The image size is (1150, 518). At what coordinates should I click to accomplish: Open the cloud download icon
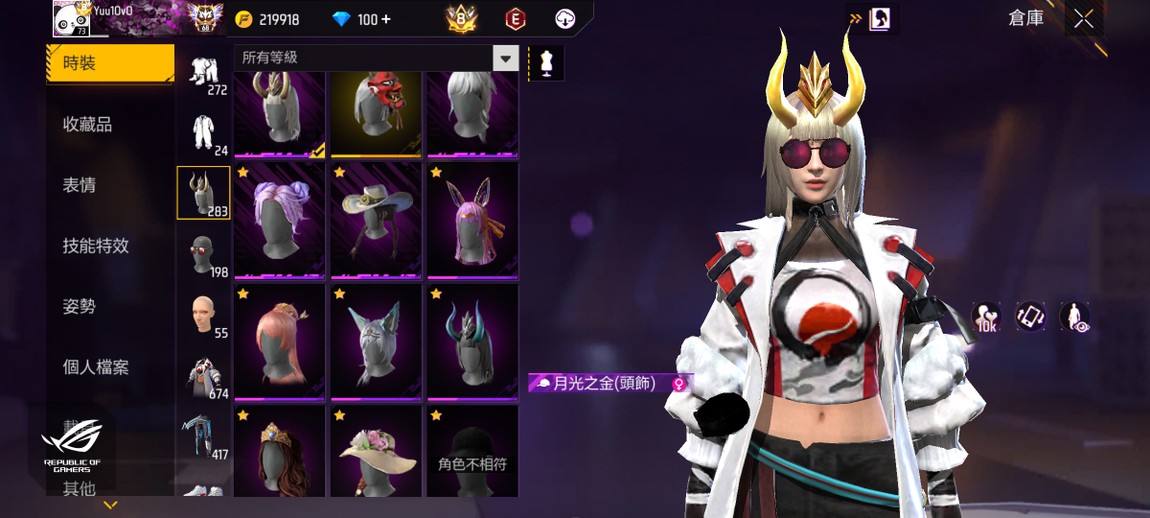565,19
